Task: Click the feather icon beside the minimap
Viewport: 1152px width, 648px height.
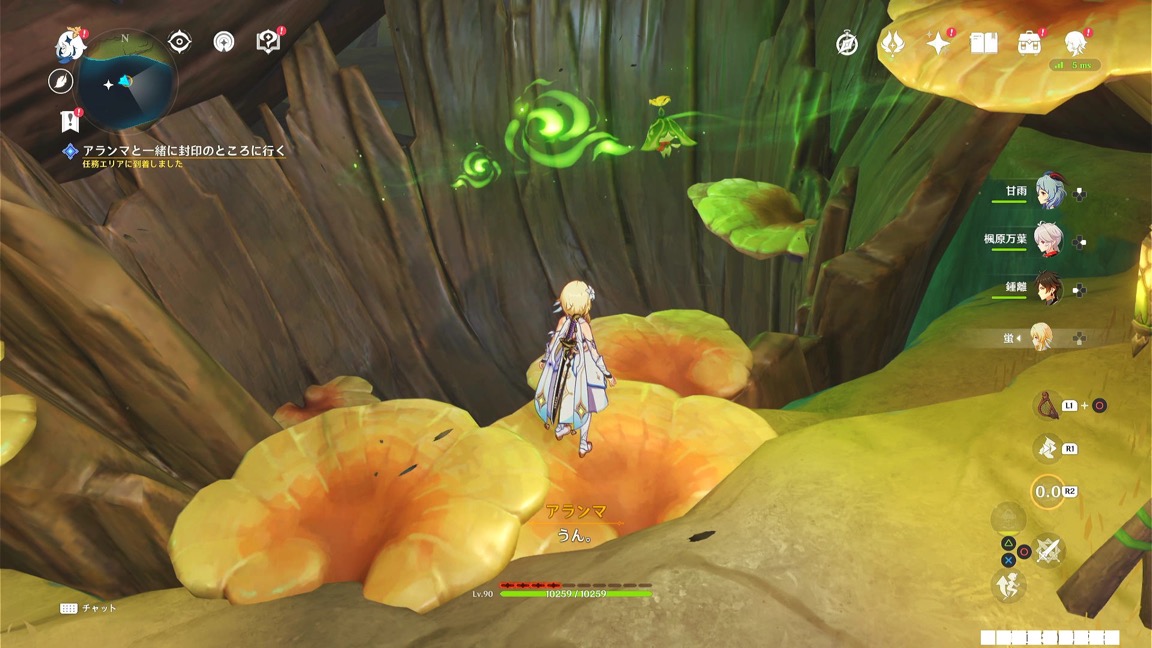Action: point(61,81)
